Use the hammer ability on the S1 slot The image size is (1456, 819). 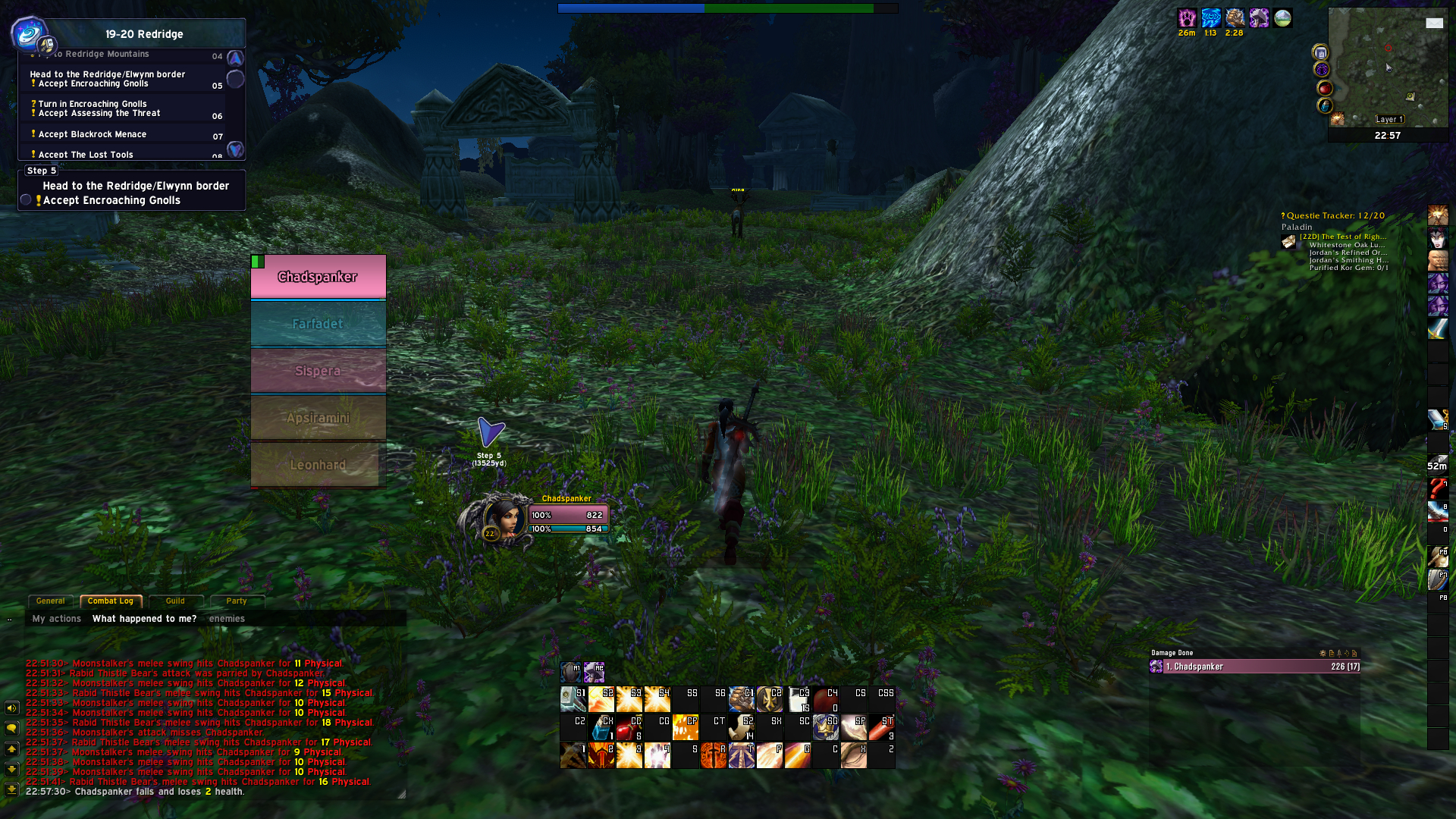(x=573, y=699)
